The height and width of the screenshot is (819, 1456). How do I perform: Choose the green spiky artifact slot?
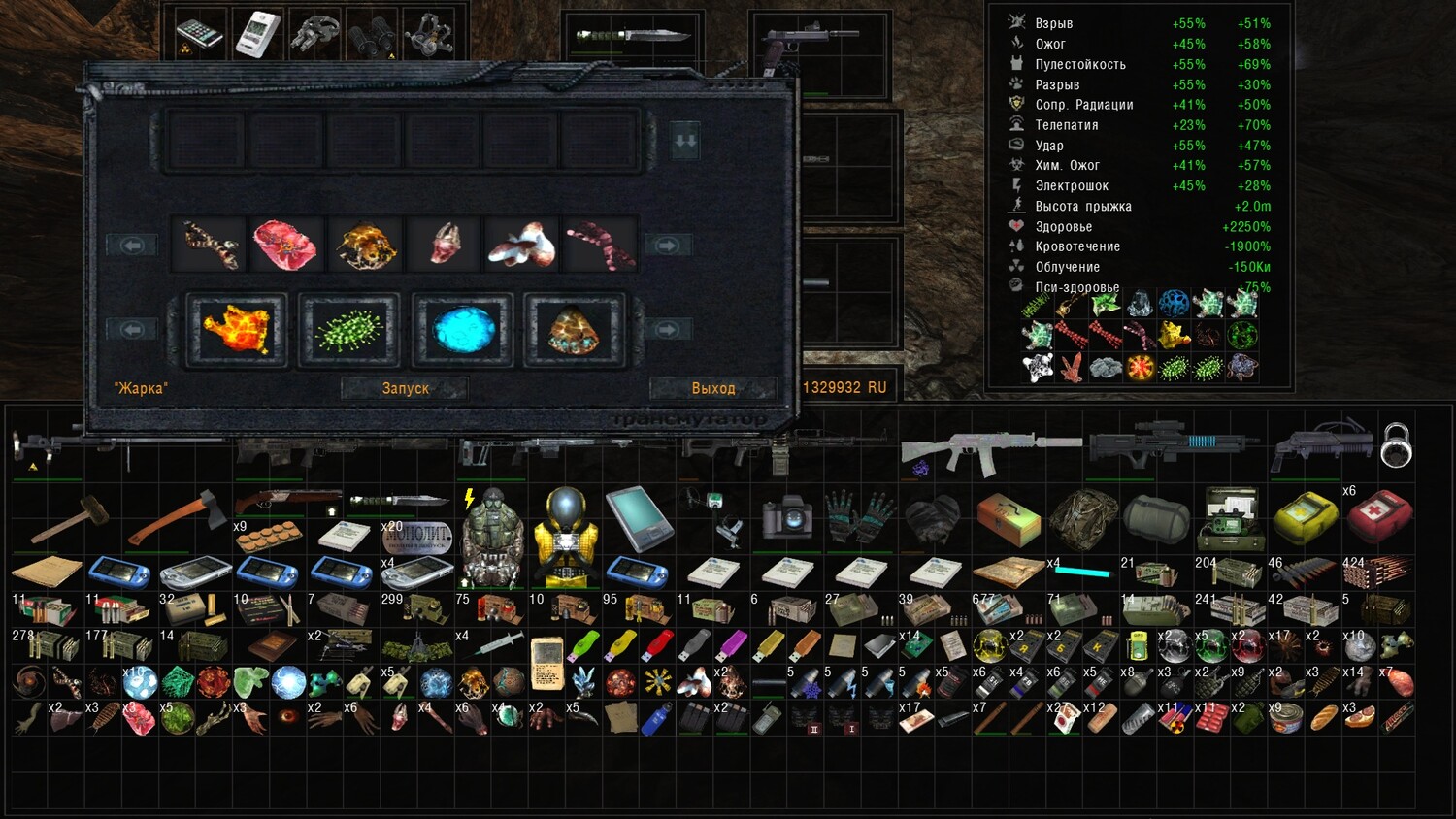pyautogui.click(x=349, y=330)
